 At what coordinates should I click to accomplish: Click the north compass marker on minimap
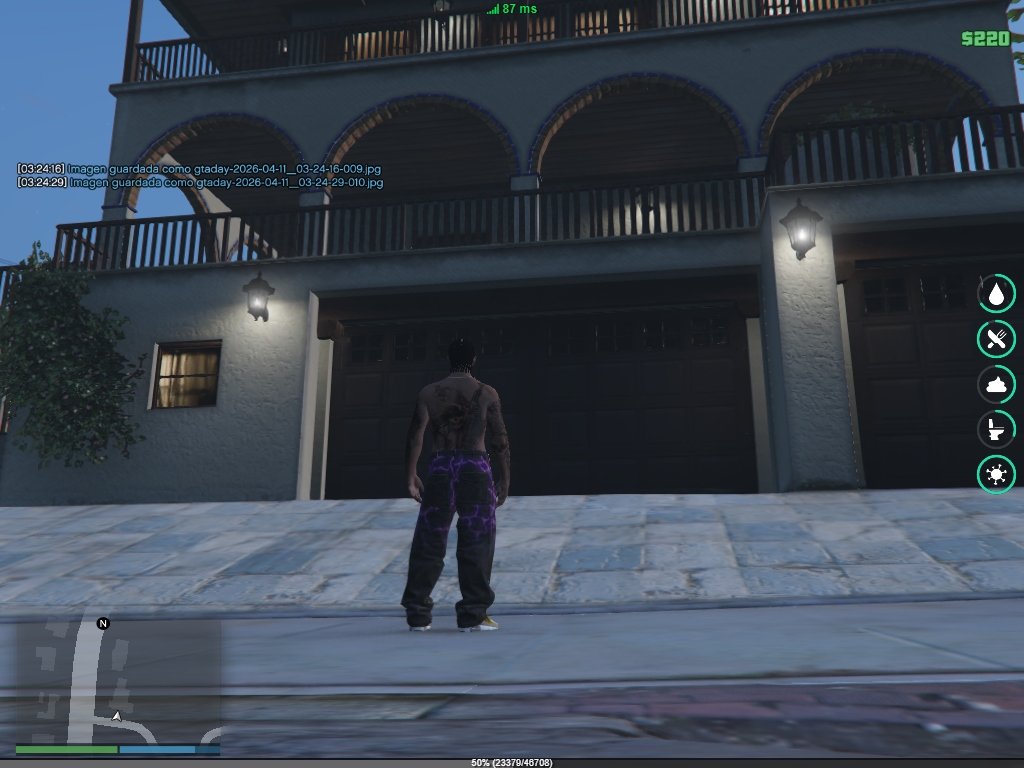[x=103, y=624]
